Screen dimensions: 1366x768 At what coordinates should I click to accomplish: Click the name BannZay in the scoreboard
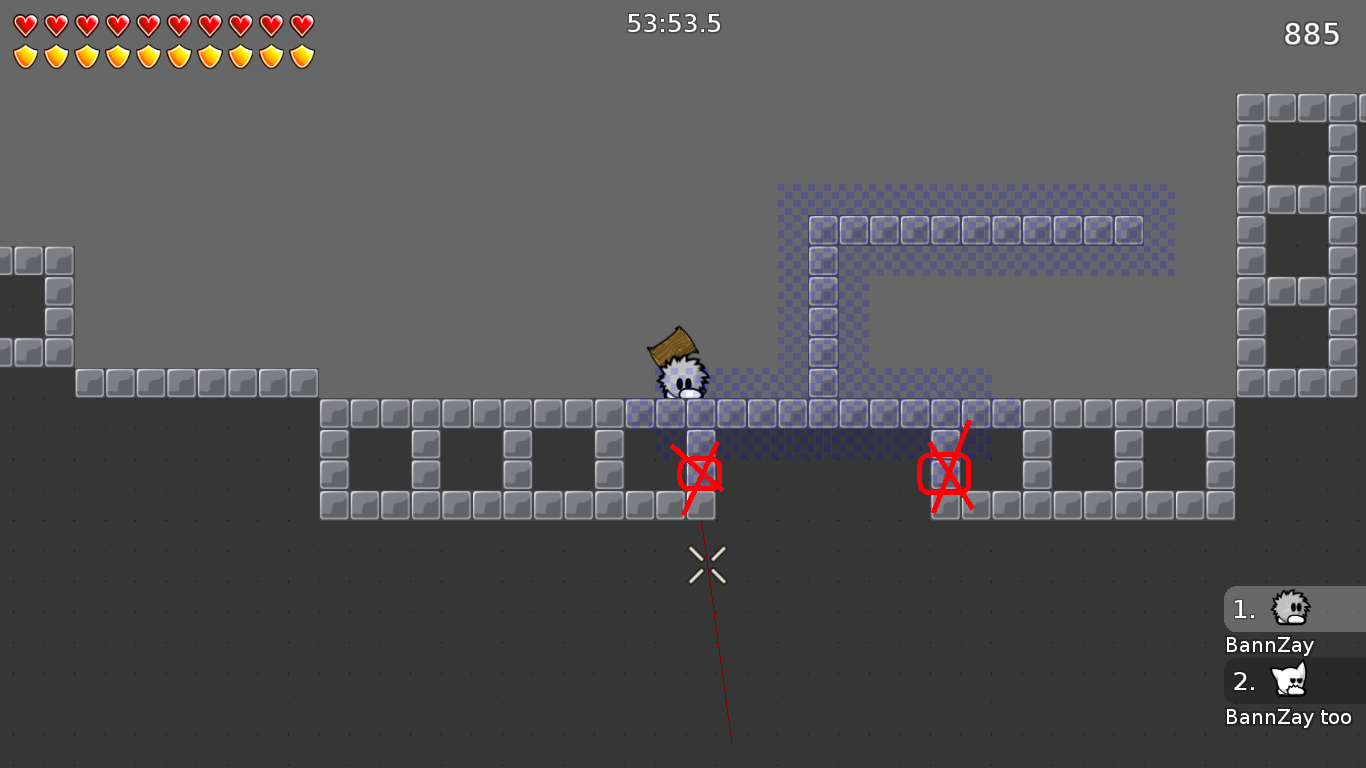point(1268,645)
